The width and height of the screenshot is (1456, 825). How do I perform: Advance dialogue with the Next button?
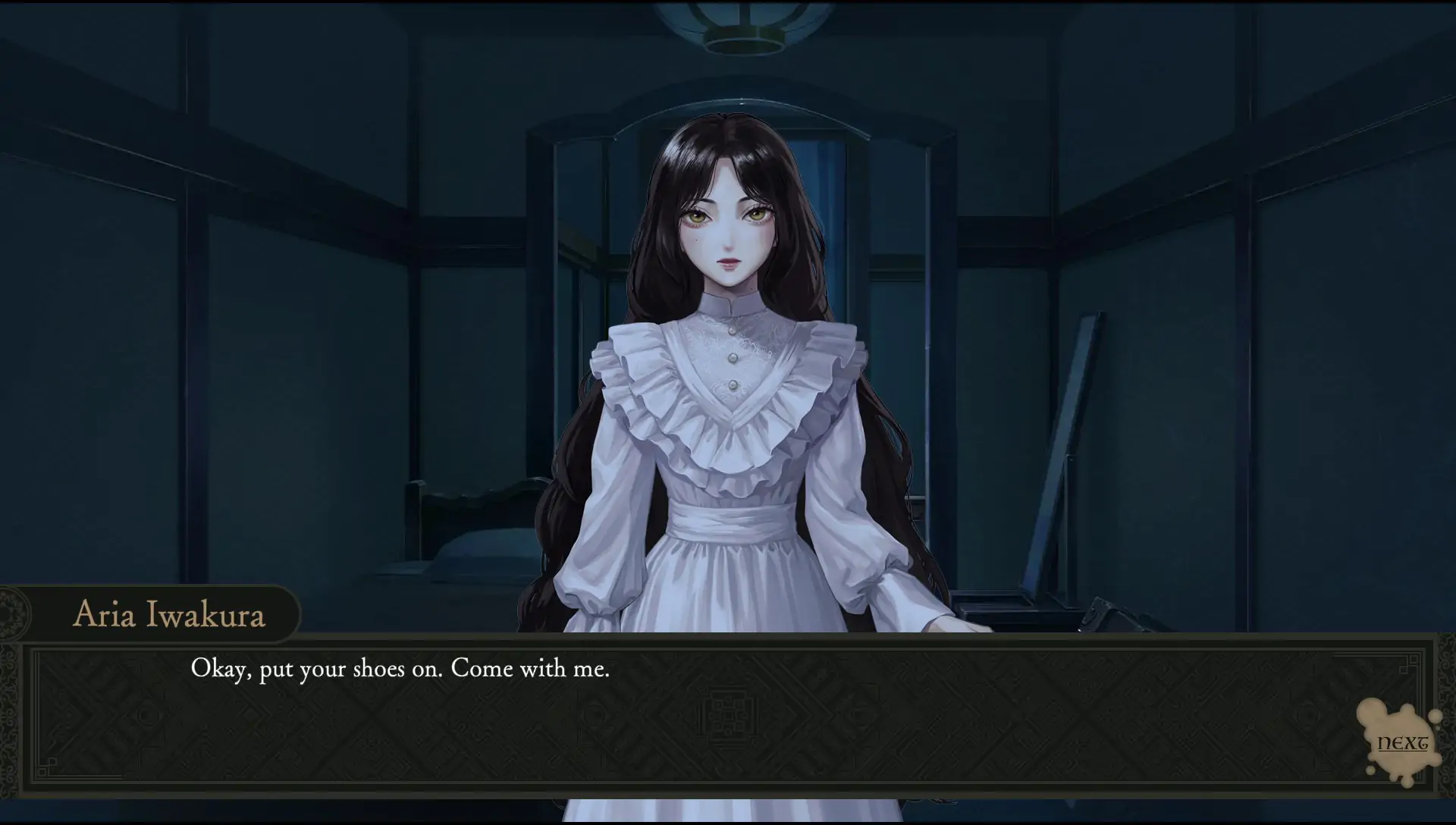click(1401, 743)
